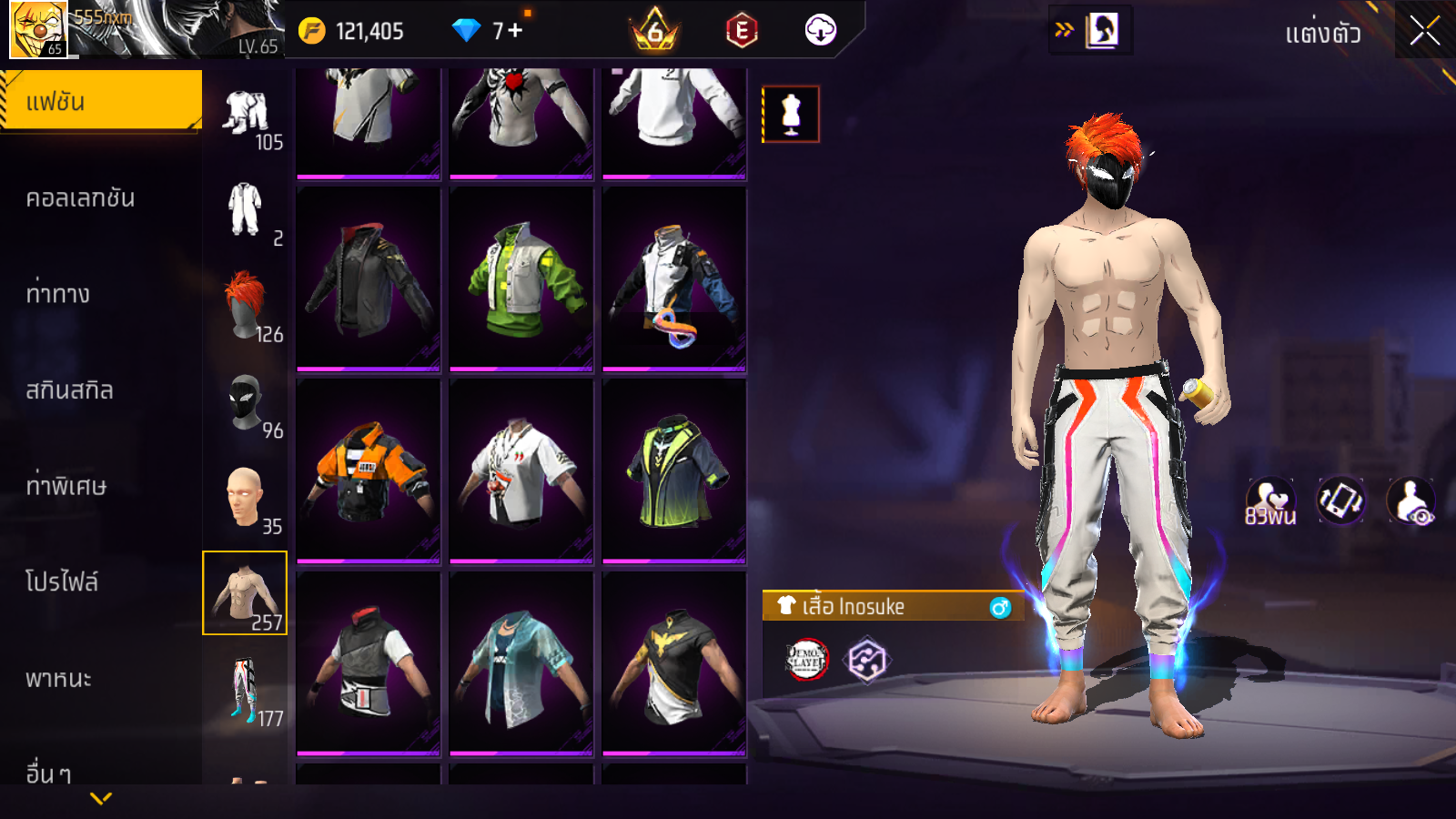Close the dress-up screen with X
The image size is (1456, 819).
[x=1424, y=32]
